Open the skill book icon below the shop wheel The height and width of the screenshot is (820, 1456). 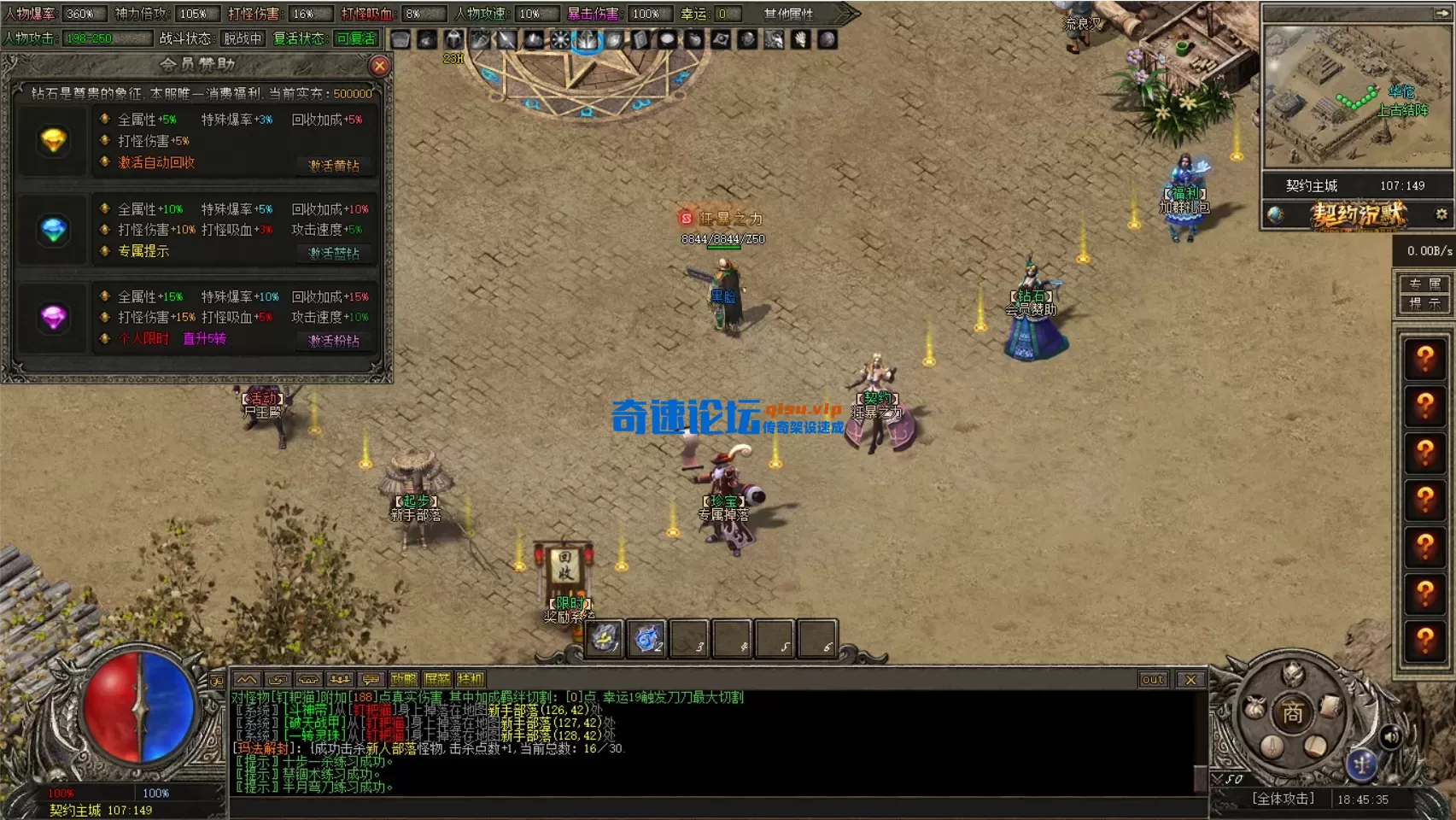[1315, 747]
